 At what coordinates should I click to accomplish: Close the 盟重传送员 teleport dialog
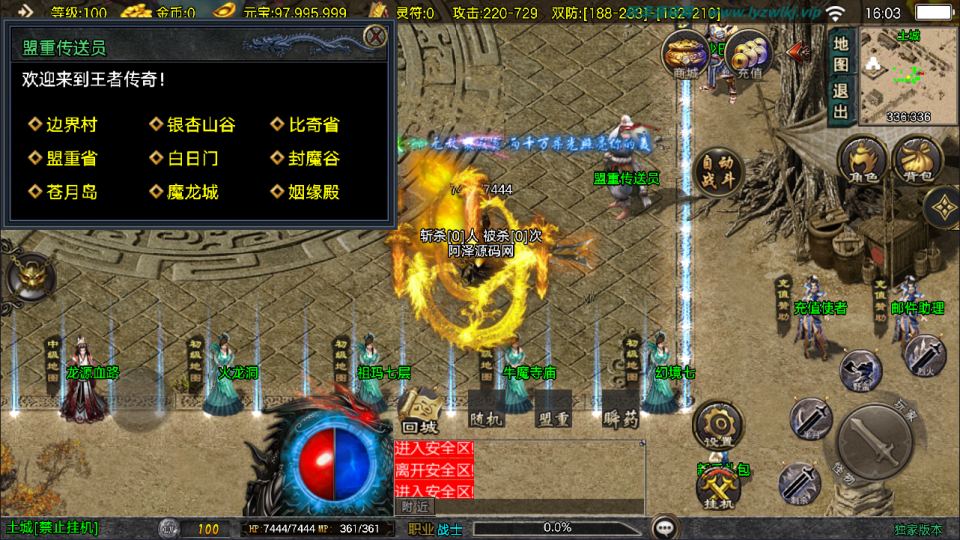375,37
